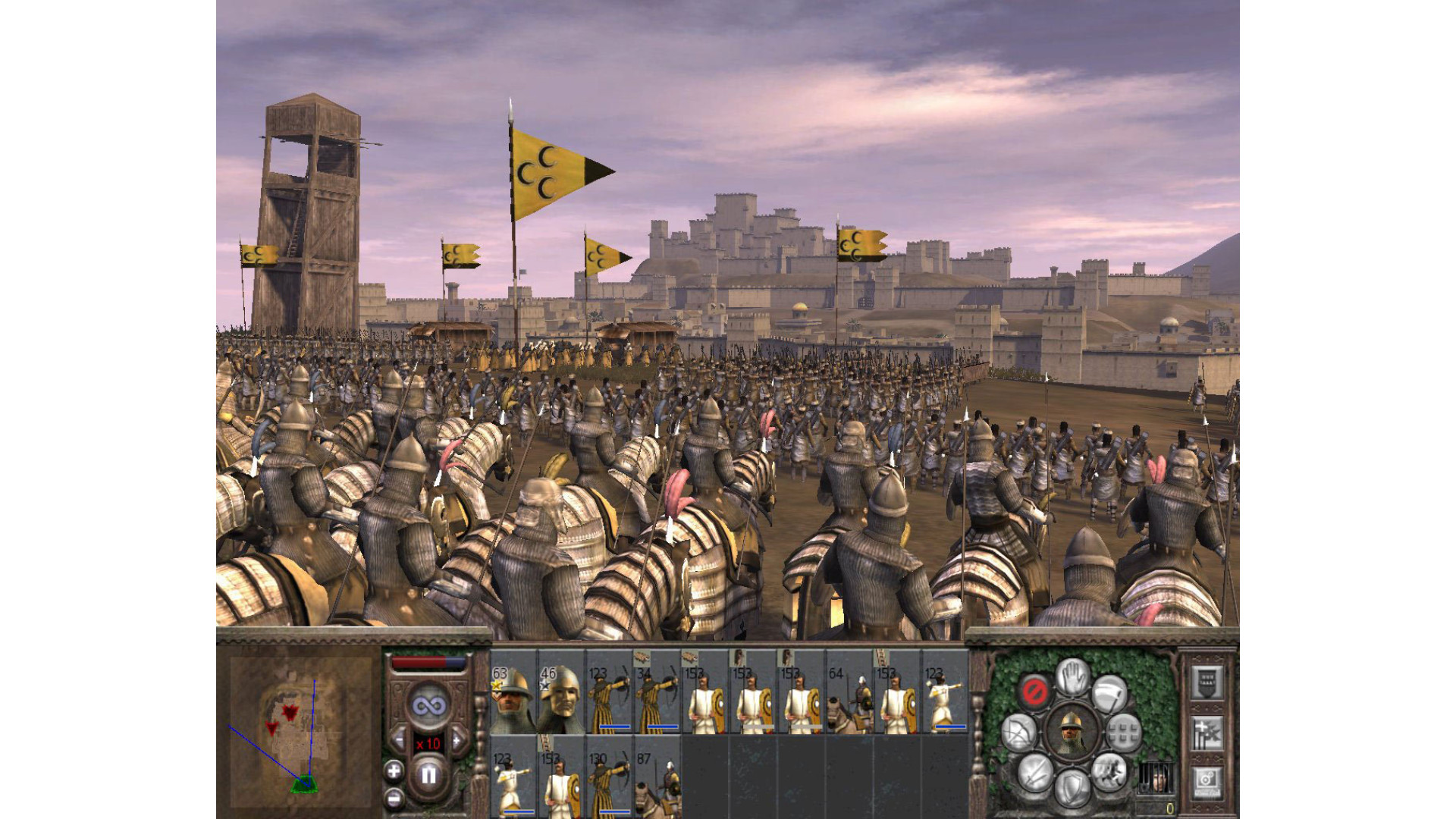Toggle fire at will with bow icon
1456x819 pixels.
click(1019, 733)
